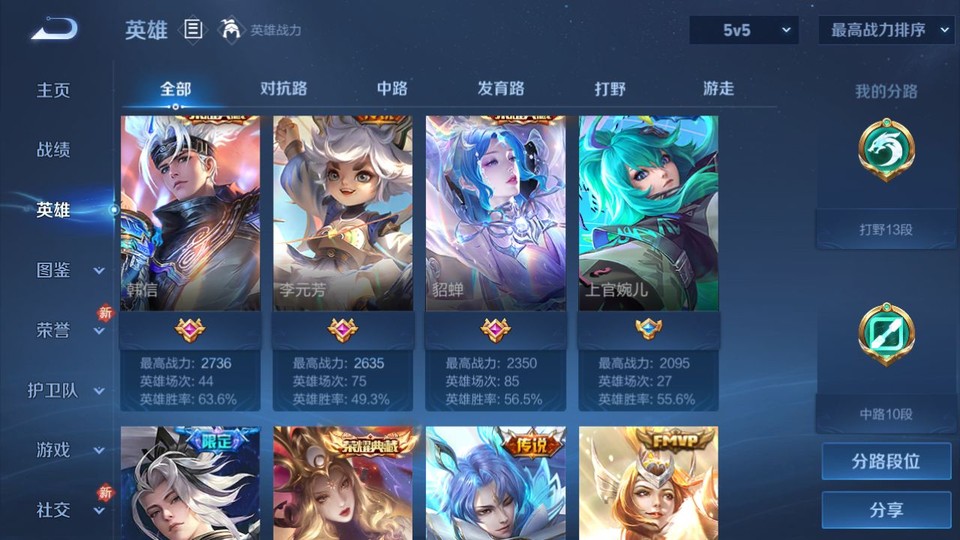Open the 战绩 match records entry

point(54,150)
